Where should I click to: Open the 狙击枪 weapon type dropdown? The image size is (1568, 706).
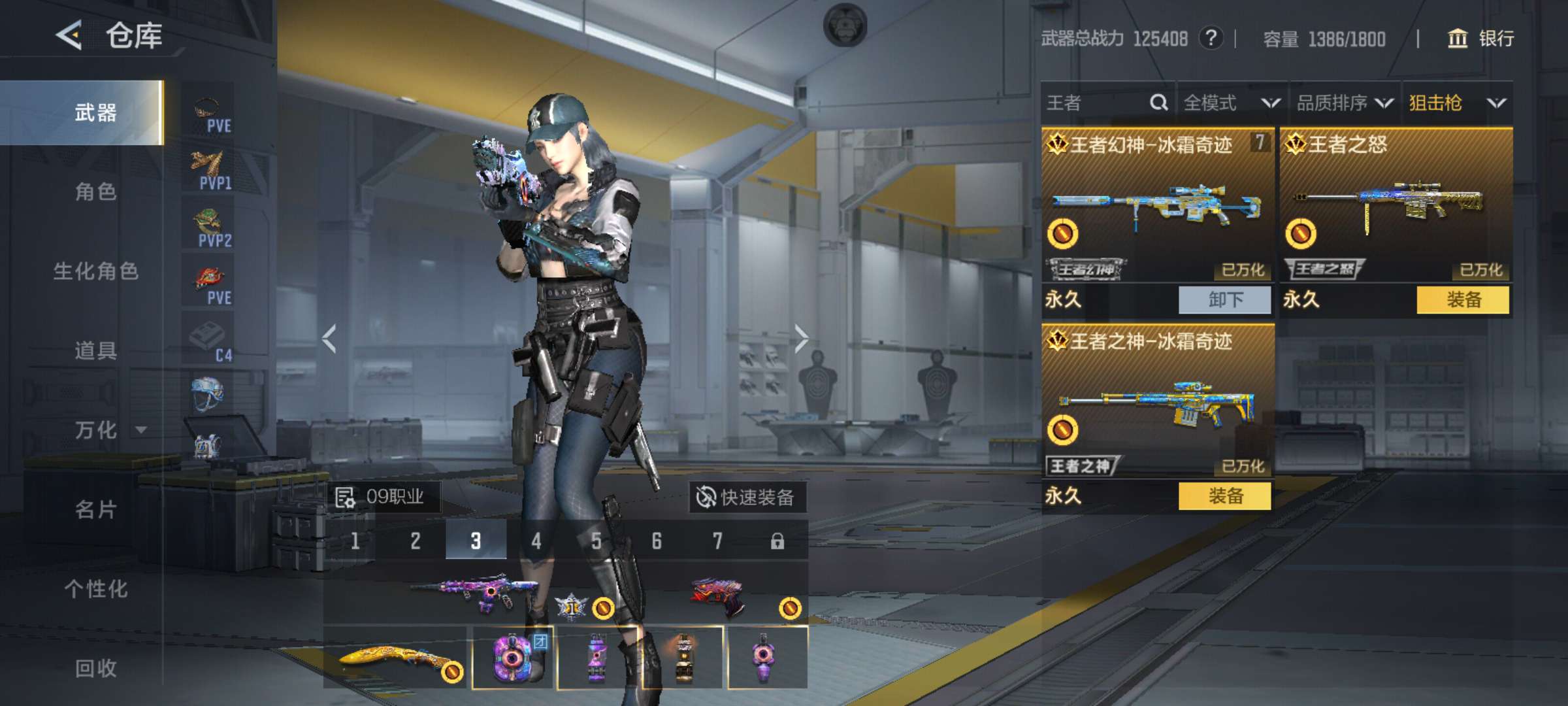click(x=1457, y=103)
